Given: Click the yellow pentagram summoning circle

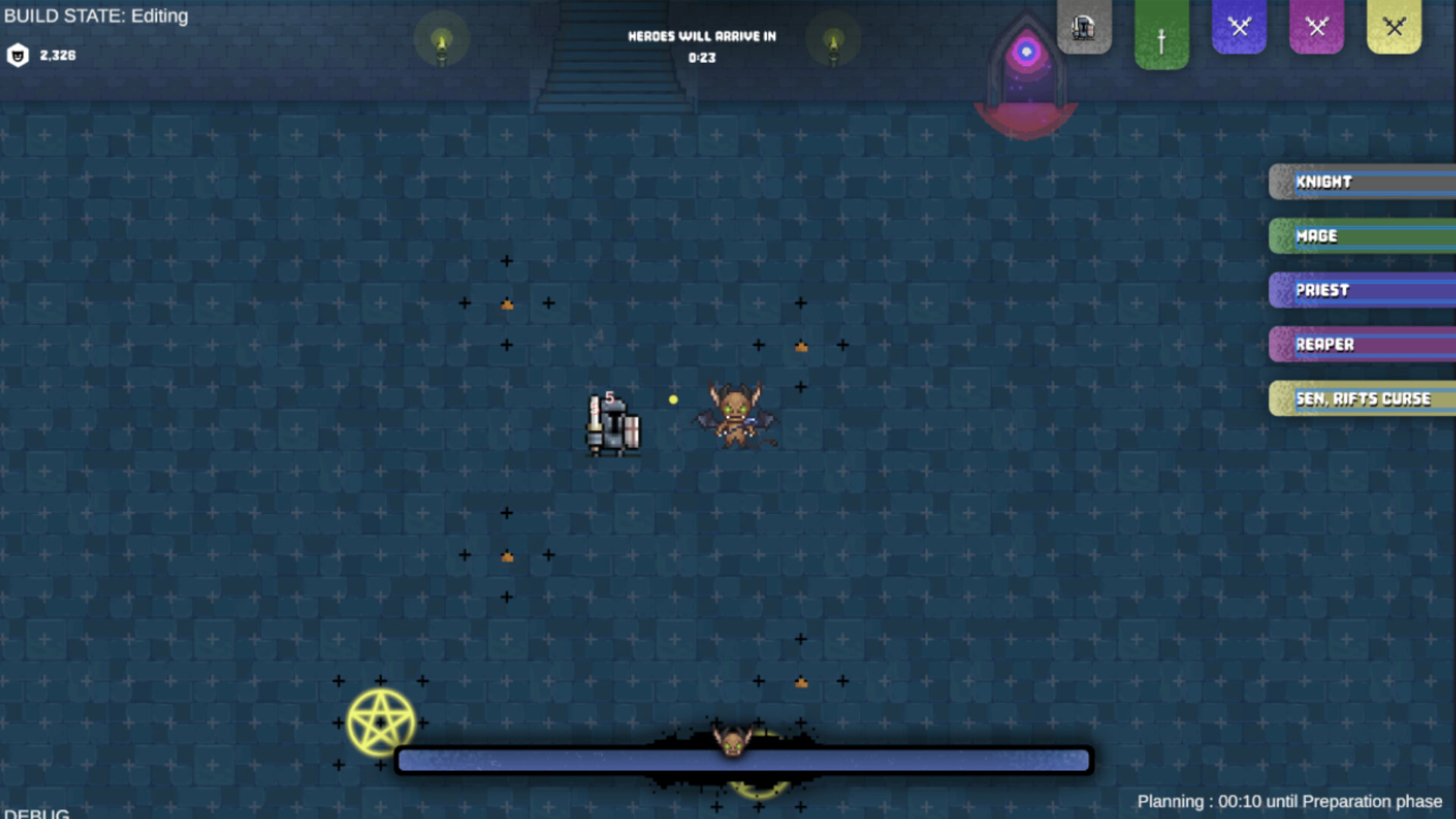Looking at the screenshot, I should pos(379,721).
